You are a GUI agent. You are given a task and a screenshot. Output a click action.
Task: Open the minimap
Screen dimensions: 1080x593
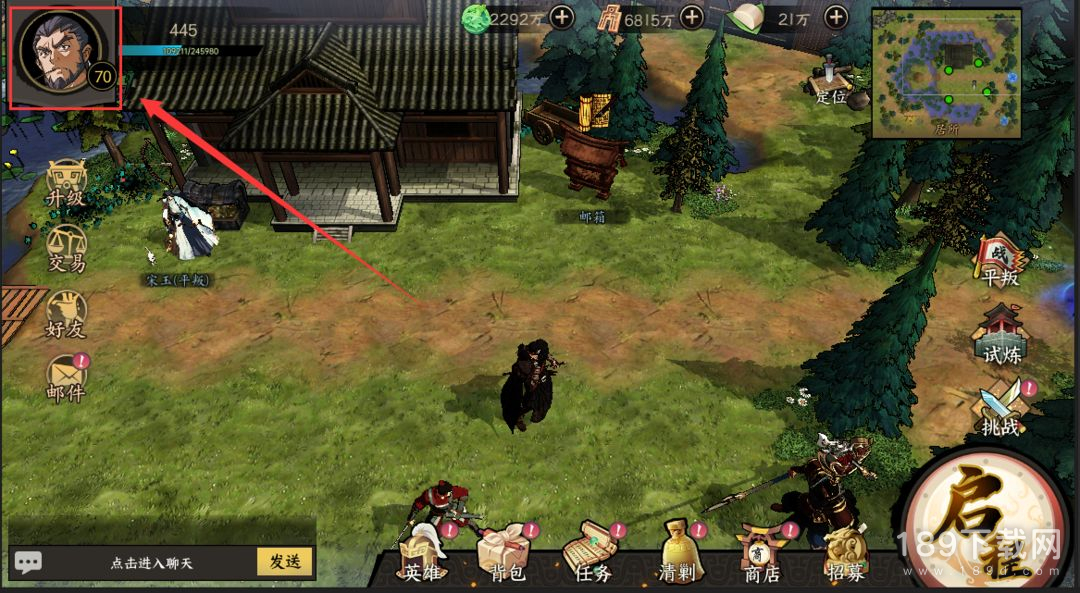point(946,72)
